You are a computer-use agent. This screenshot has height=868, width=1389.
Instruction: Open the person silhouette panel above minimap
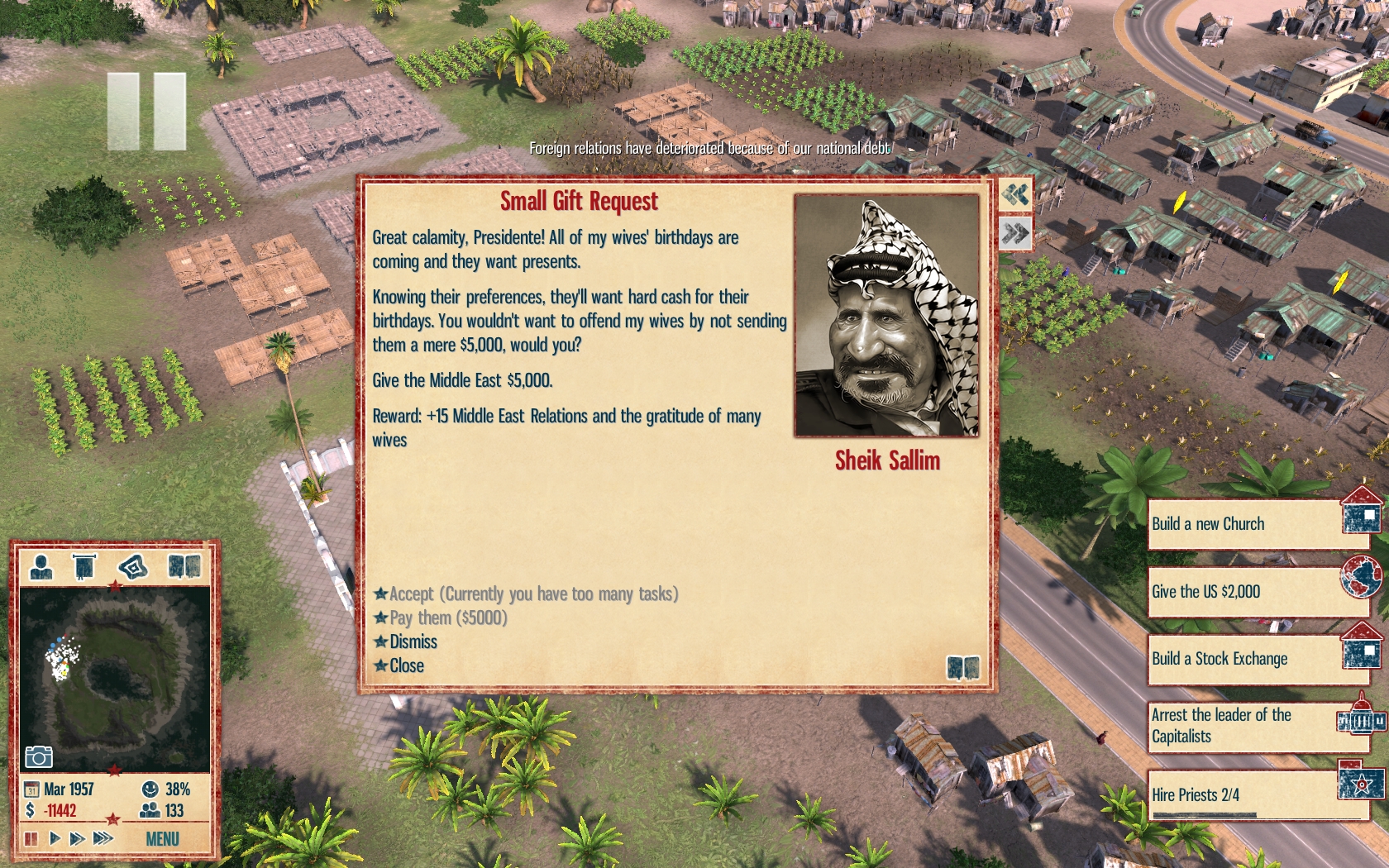tap(41, 567)
